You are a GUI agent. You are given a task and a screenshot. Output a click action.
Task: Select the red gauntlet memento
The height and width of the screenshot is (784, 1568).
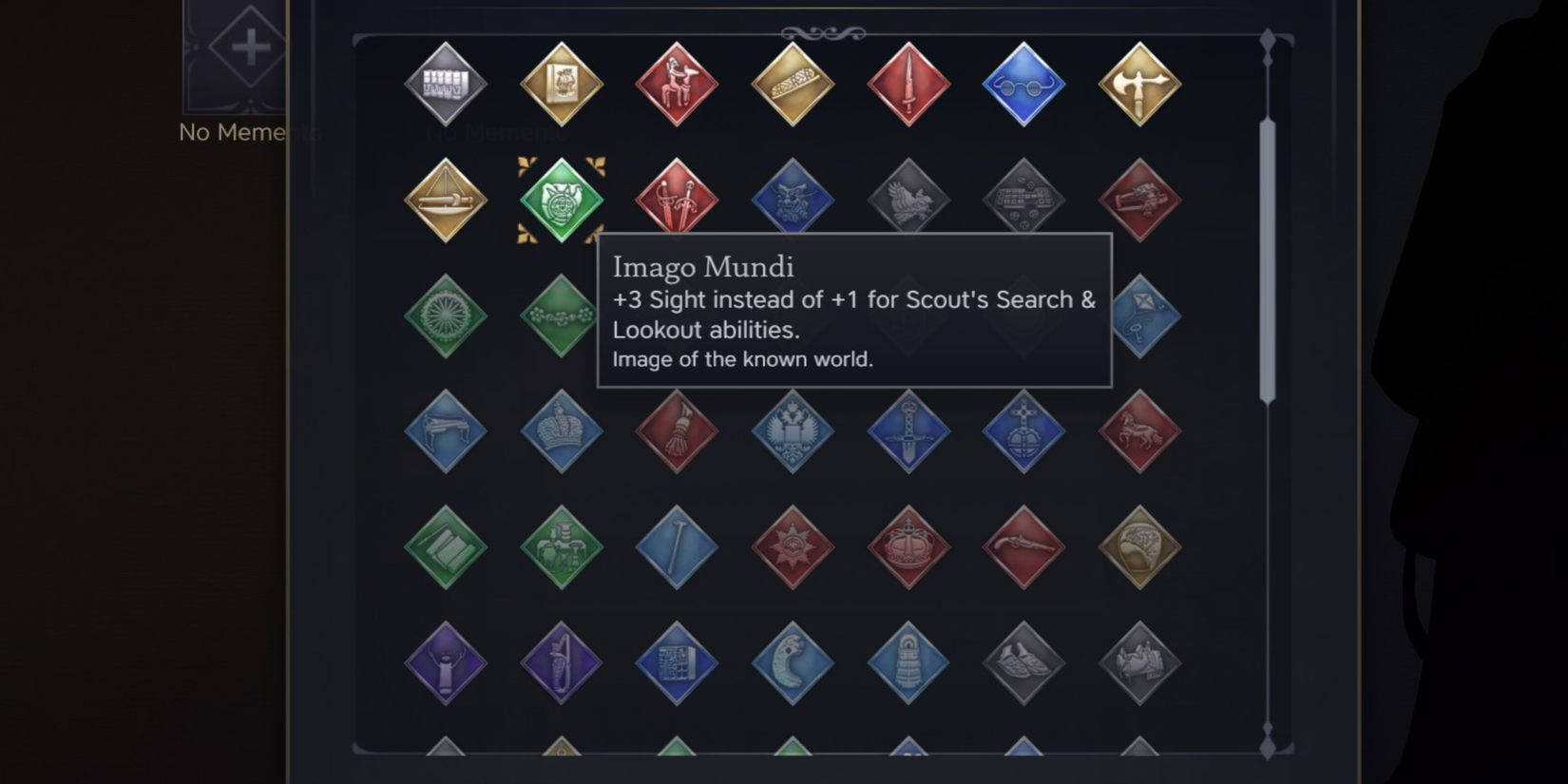coord(677,432)
